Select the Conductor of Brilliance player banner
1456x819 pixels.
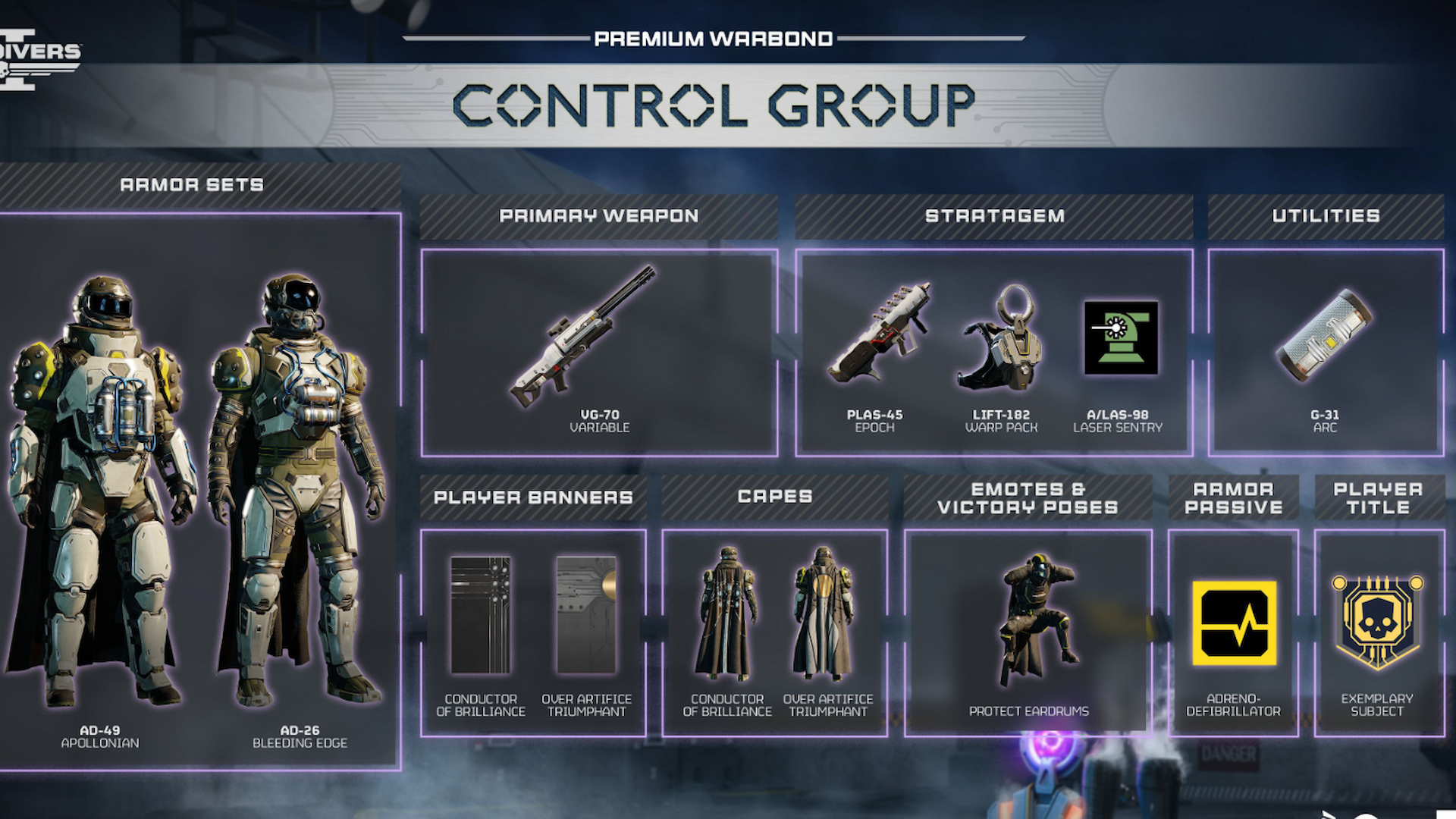(x=481, y=615)
